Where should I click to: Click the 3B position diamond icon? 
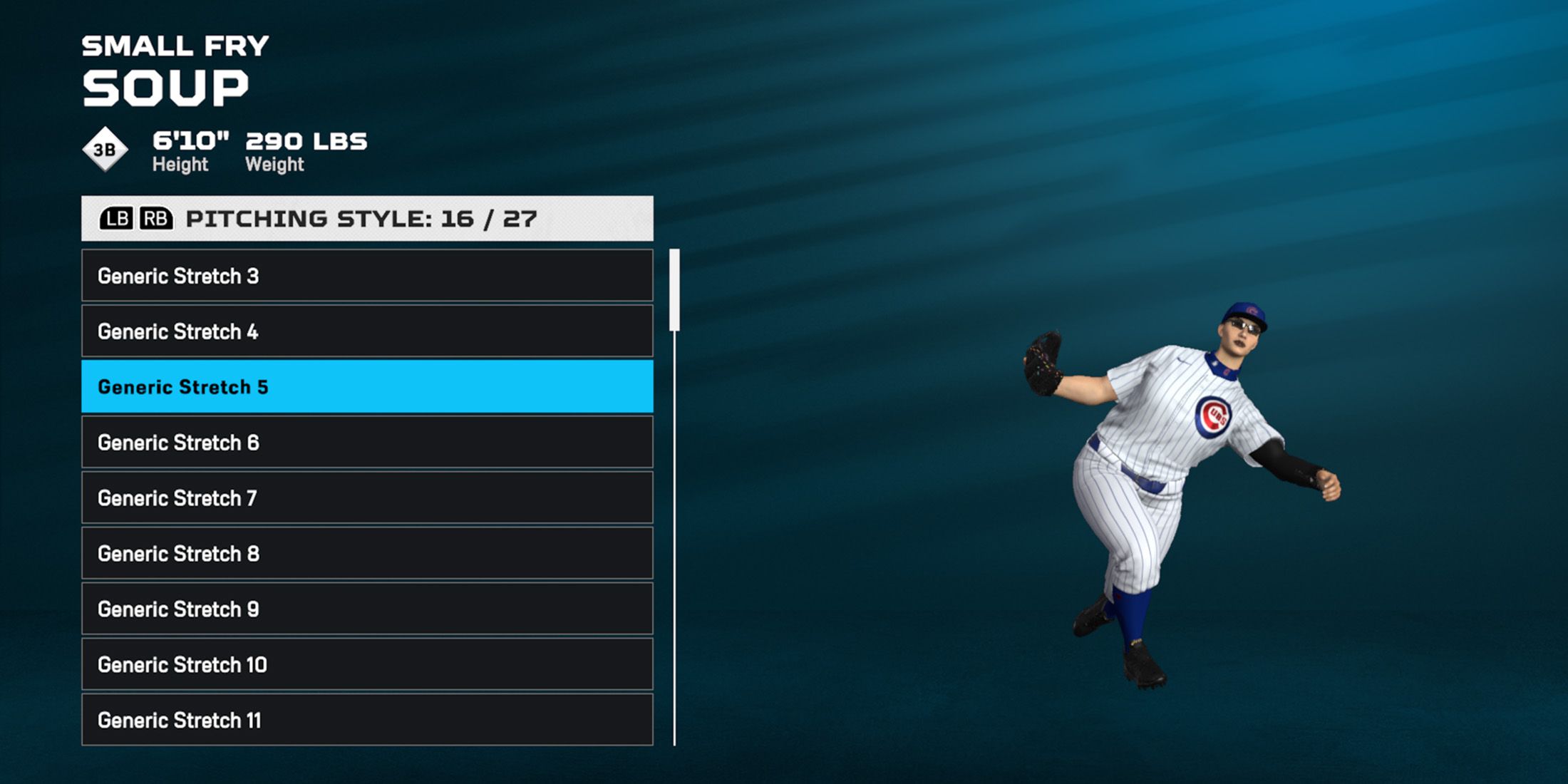tap(105, 148)
